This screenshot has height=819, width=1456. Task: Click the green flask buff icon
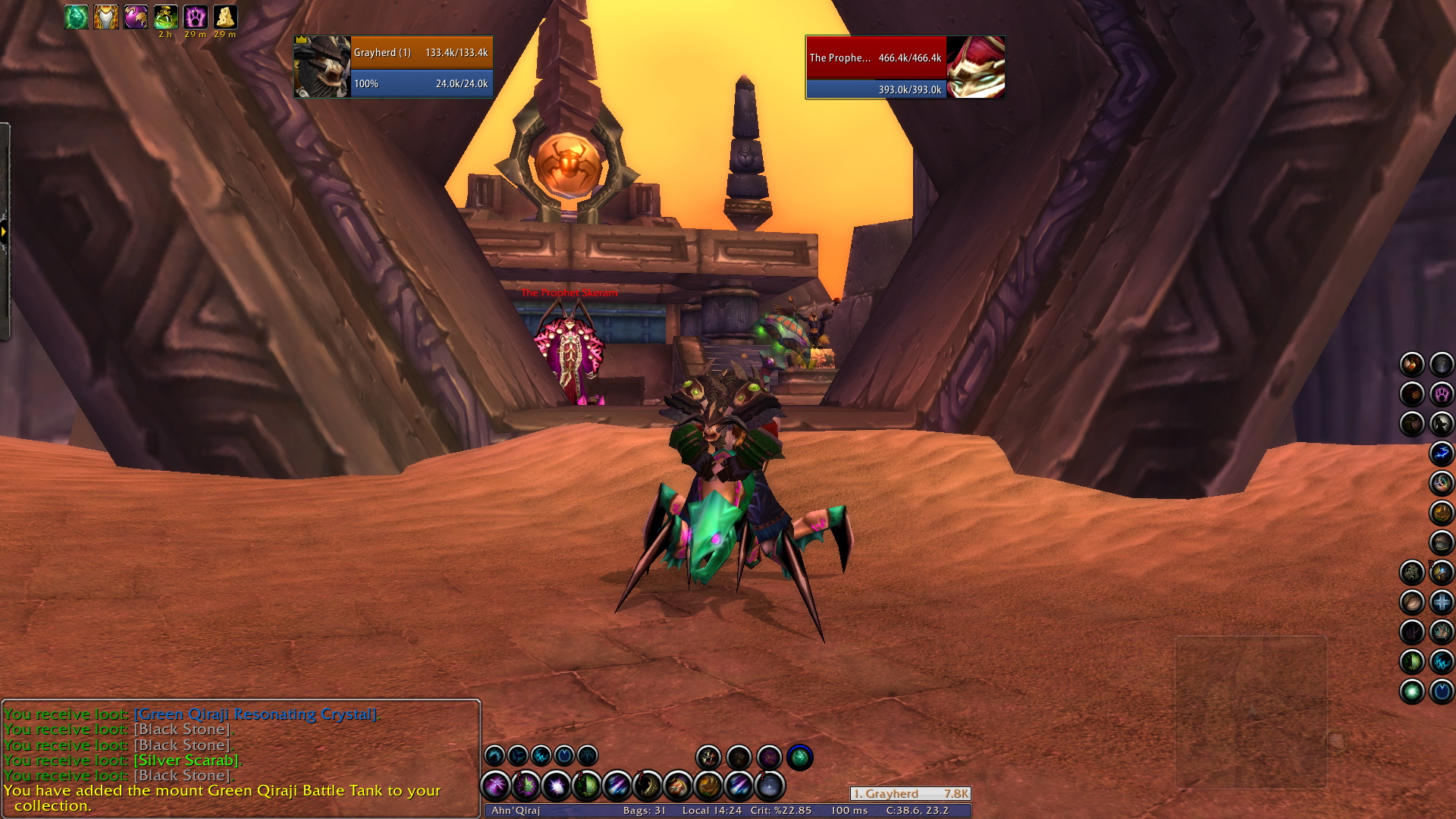tap(165, 17)
